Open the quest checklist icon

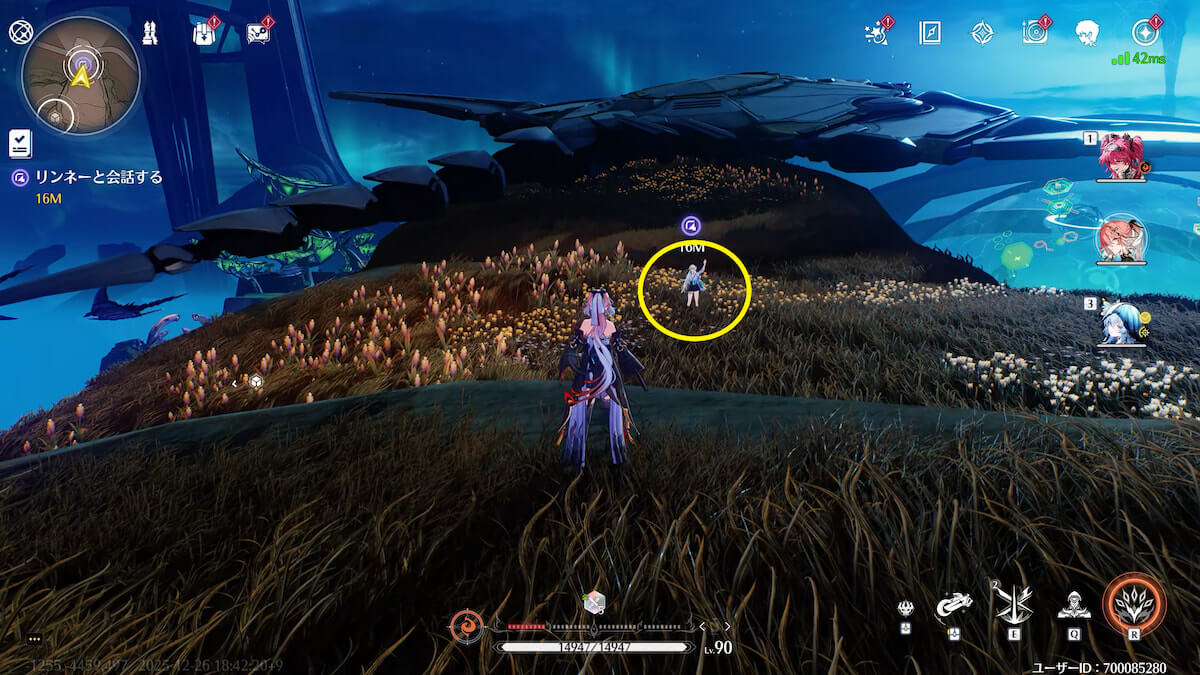click(x=20, y=143)
